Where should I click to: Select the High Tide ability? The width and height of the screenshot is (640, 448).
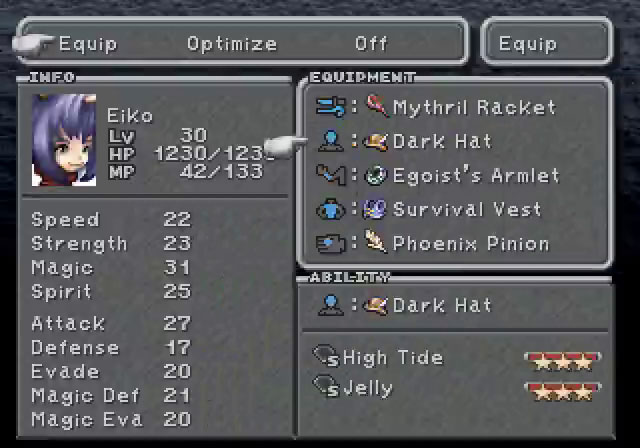coord(392,358)
